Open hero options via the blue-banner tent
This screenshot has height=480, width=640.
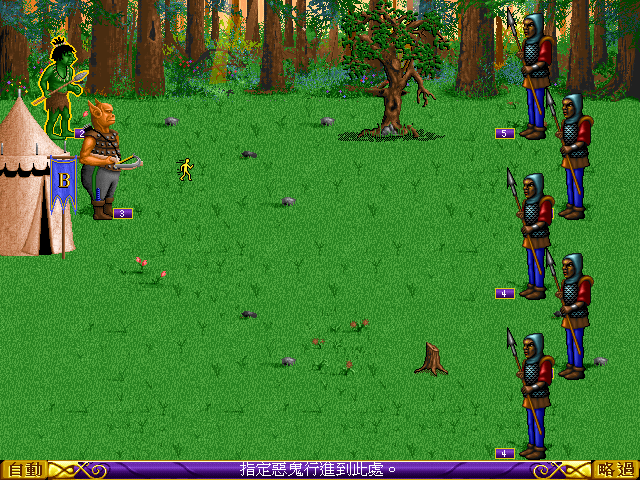(x=28, y=180)
